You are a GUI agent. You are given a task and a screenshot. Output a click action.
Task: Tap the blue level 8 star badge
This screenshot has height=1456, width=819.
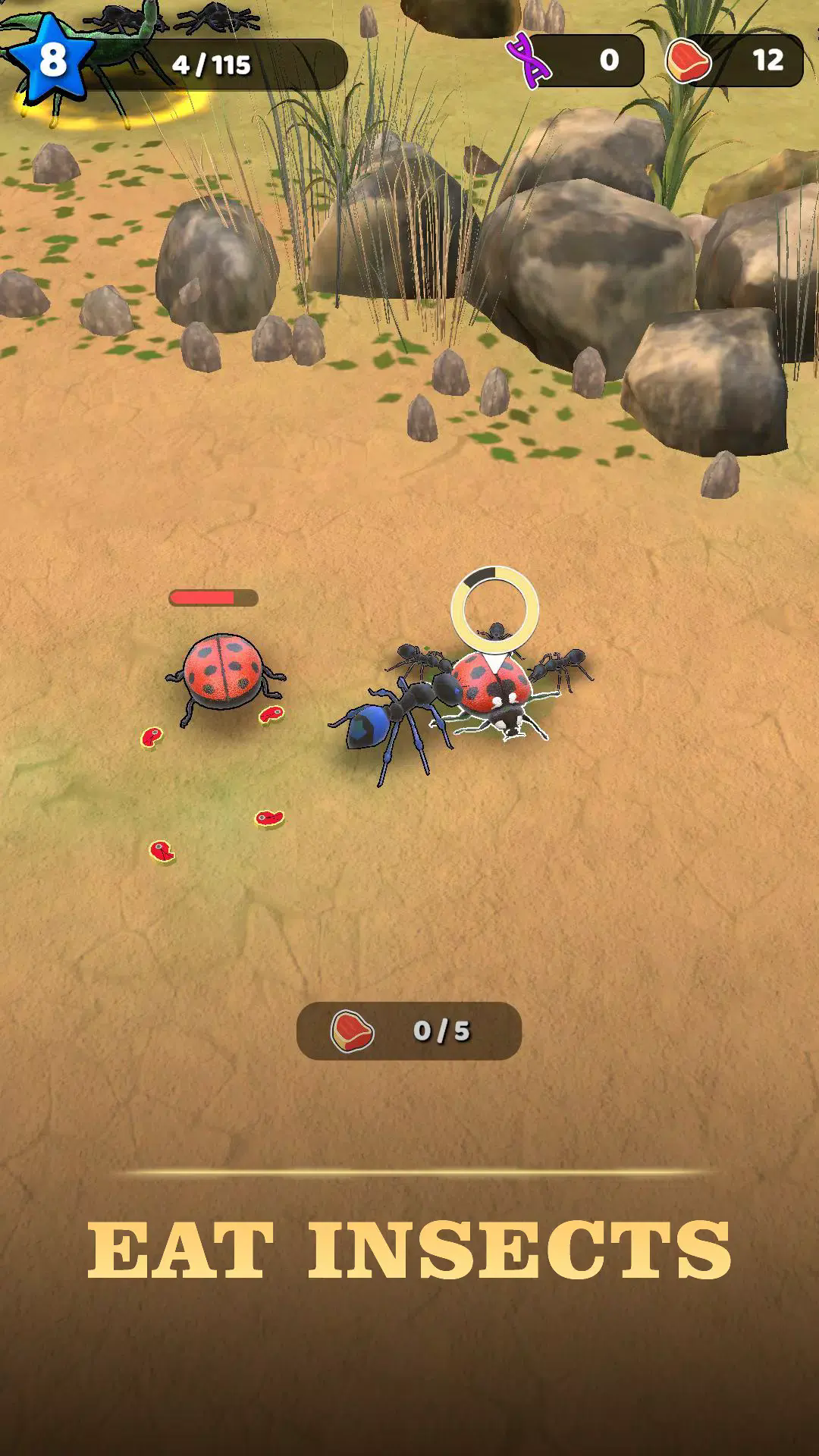point(50,59)
